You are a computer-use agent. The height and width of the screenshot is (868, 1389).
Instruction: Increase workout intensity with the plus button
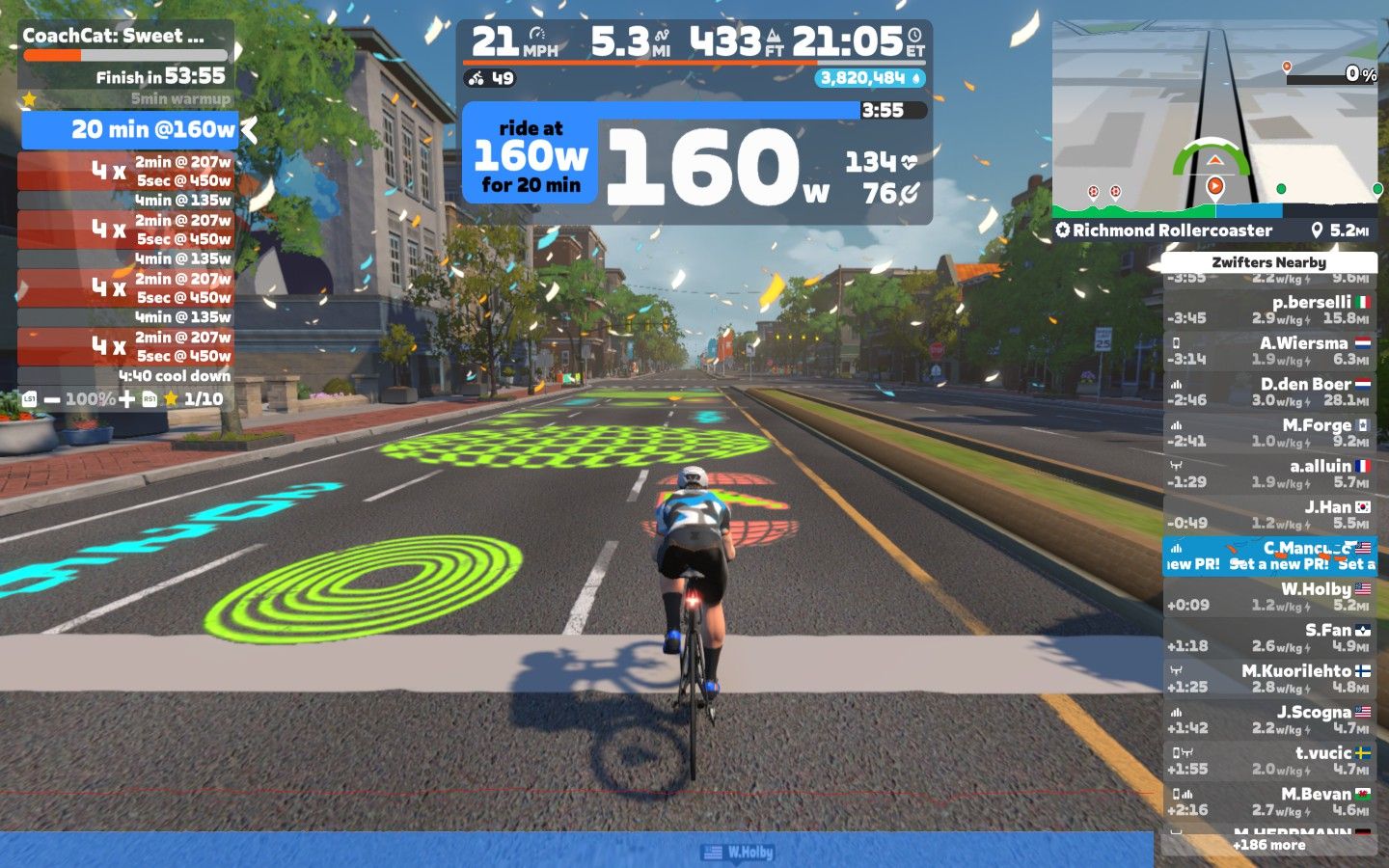tap(126, 399)
